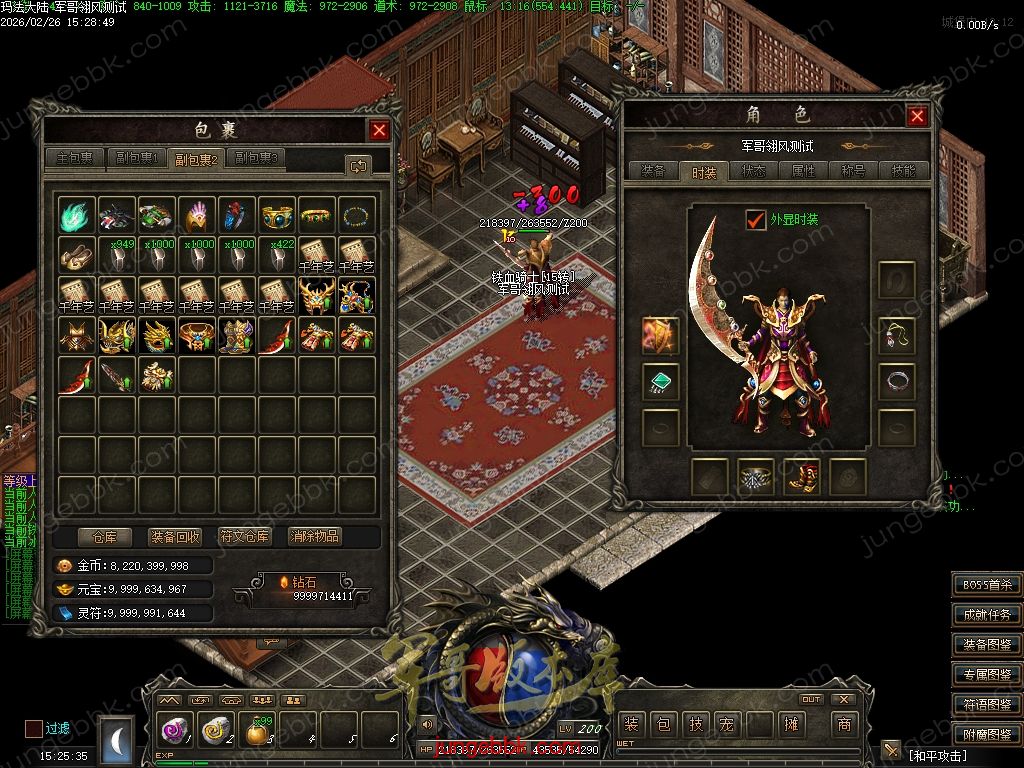Switch to the 装备 equipment tab
This screenshot has width=1024, height=768.
click(653, 171)
